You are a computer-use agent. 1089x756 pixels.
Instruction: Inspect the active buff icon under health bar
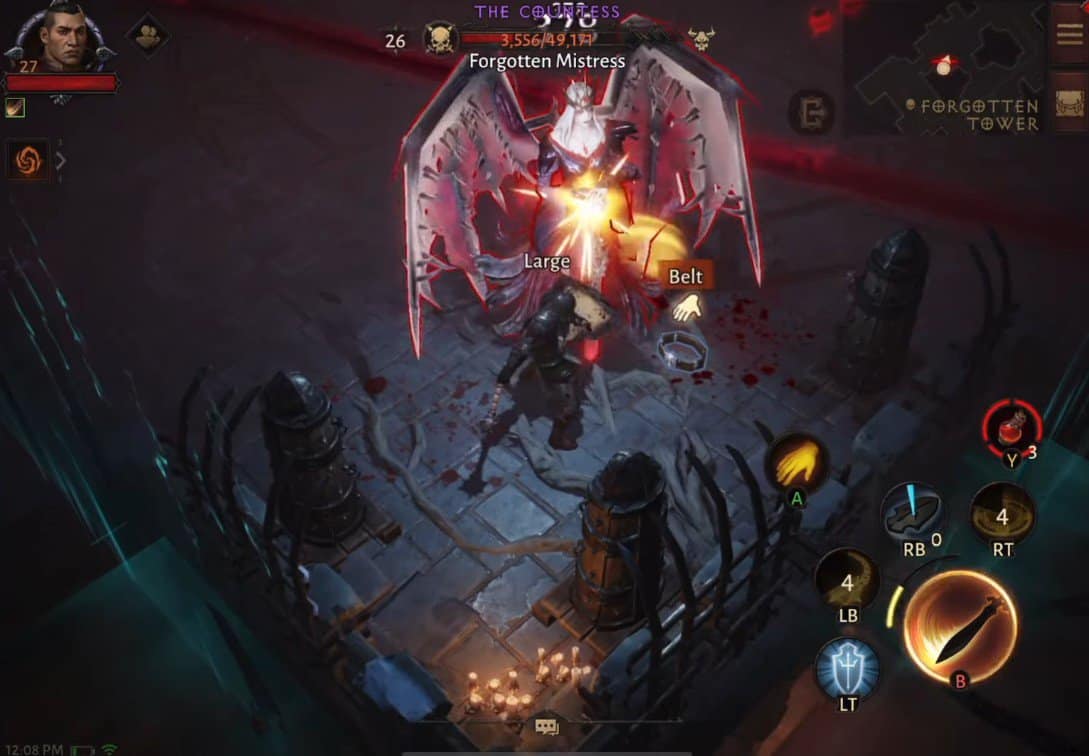pyautogui.click(x=15, y=108)
